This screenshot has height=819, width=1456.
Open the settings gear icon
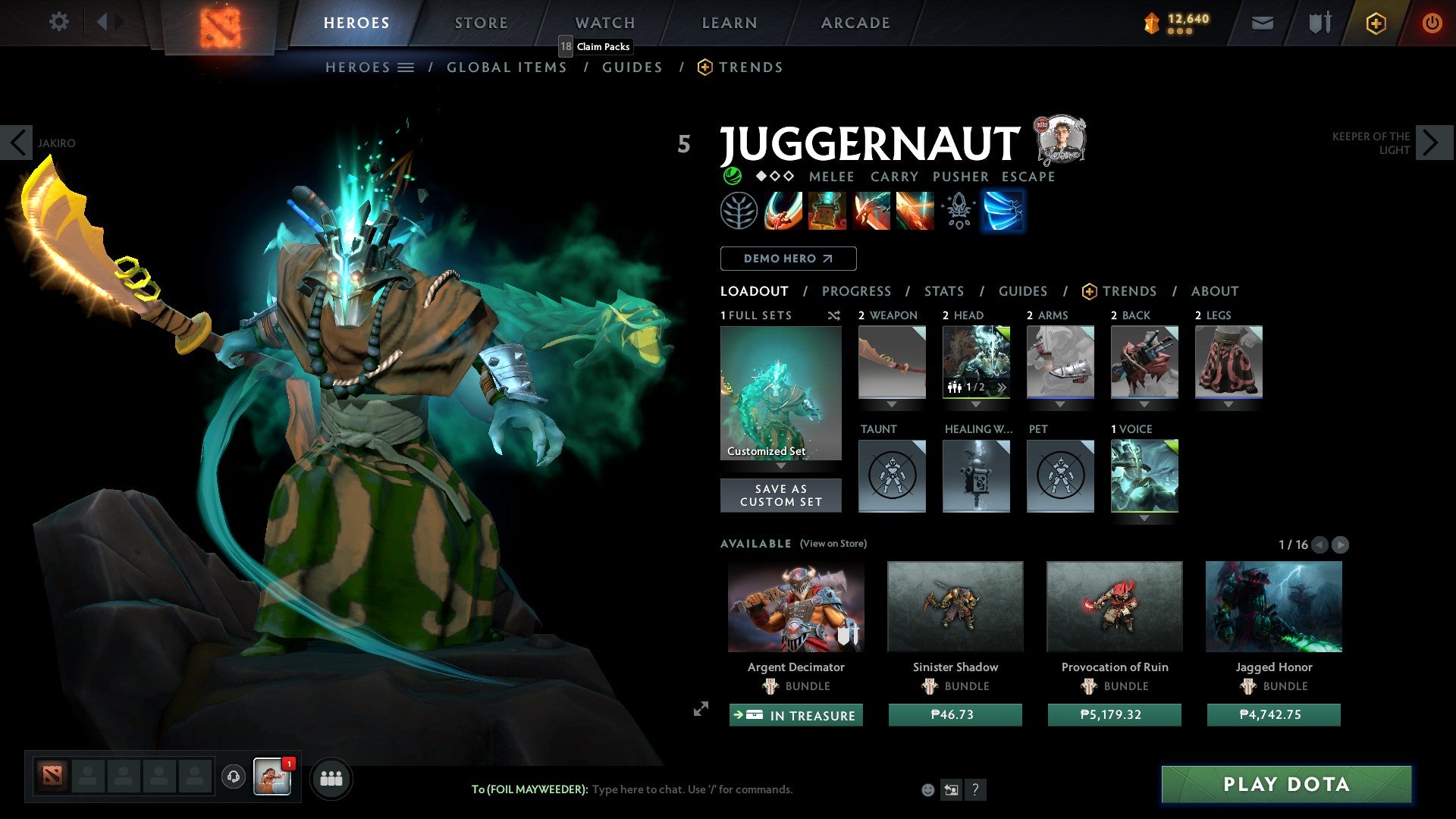click(x=58, y=22)
